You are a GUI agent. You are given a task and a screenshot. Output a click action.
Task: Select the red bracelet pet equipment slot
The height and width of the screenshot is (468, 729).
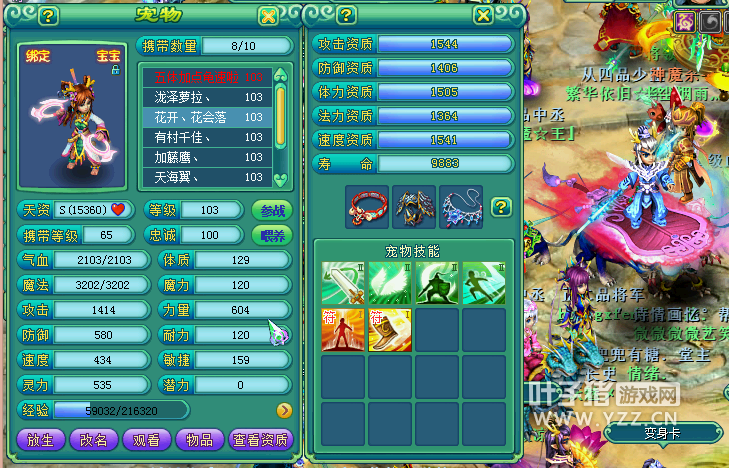[367, 206]
